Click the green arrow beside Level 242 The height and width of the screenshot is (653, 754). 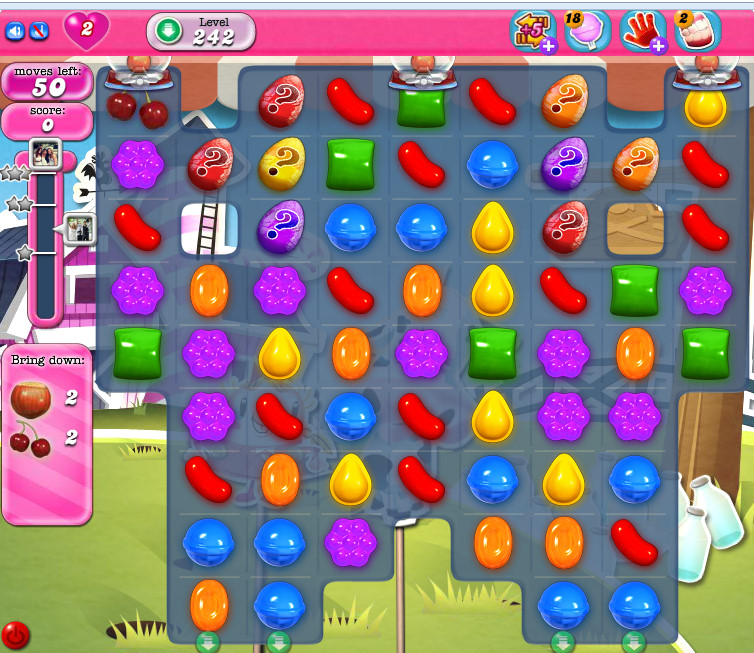pyautogui.click(x=168, y=31)
